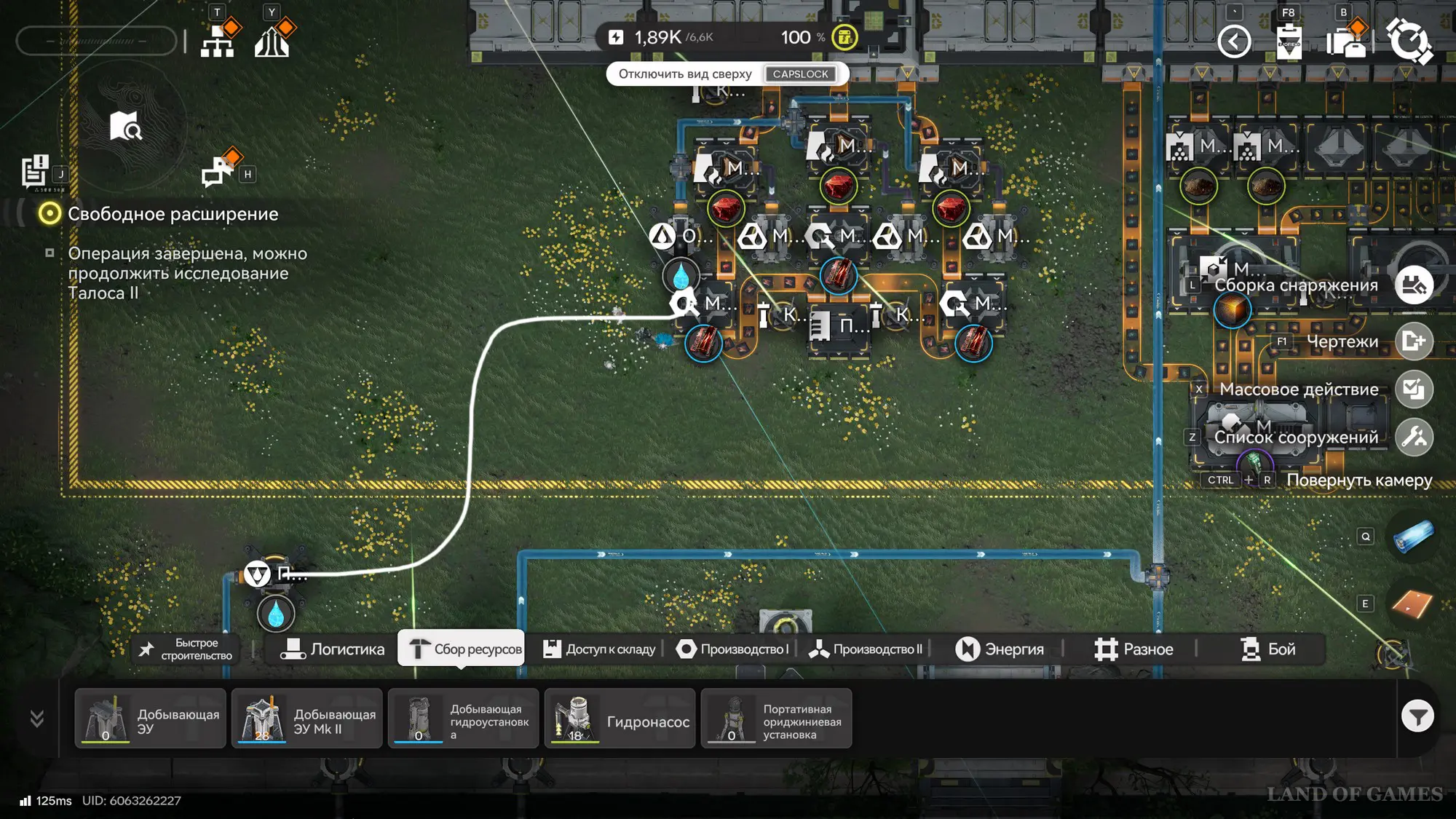Open the Чертежи blueprints menu
The width and height of the screenshot is (1456, 819).
(1414, 341)
